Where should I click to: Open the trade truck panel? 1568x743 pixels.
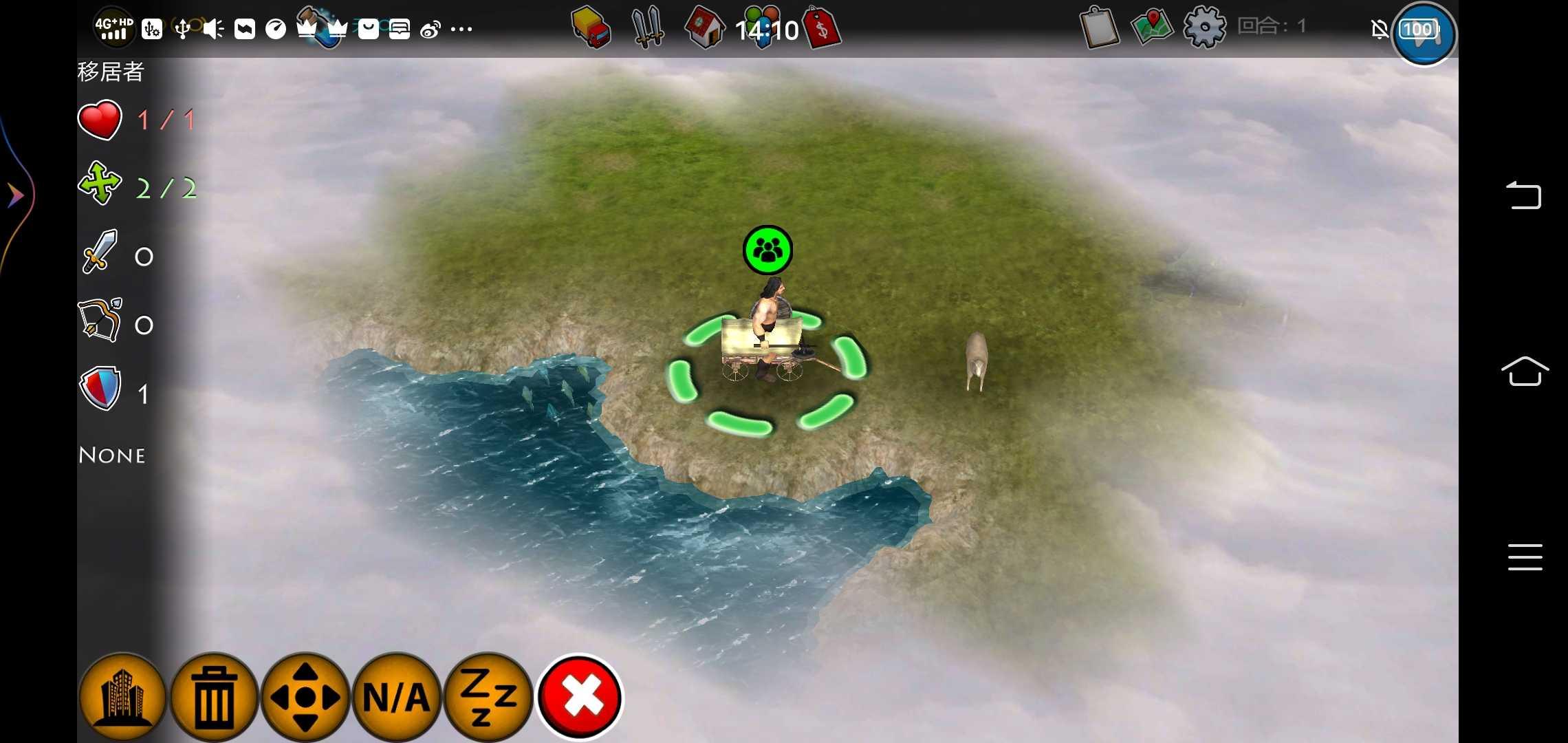(x=588, y=28)
